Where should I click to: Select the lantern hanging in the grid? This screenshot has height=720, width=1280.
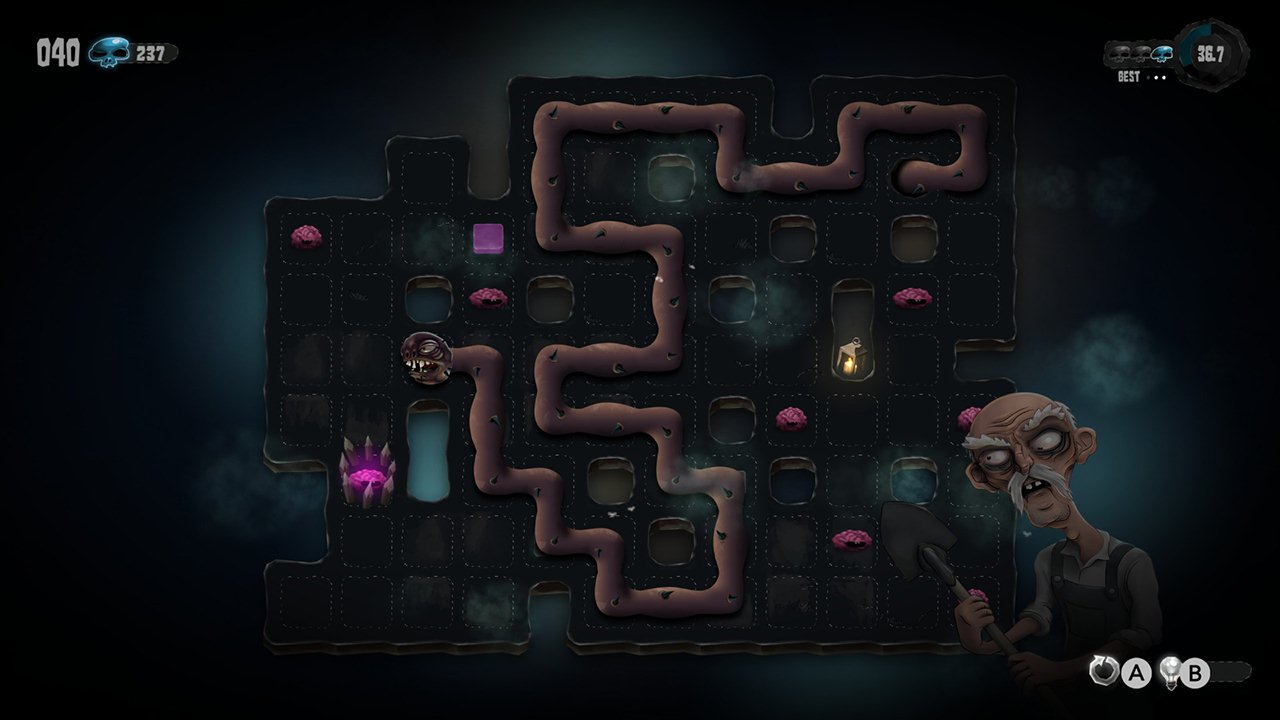click(852, 356)
